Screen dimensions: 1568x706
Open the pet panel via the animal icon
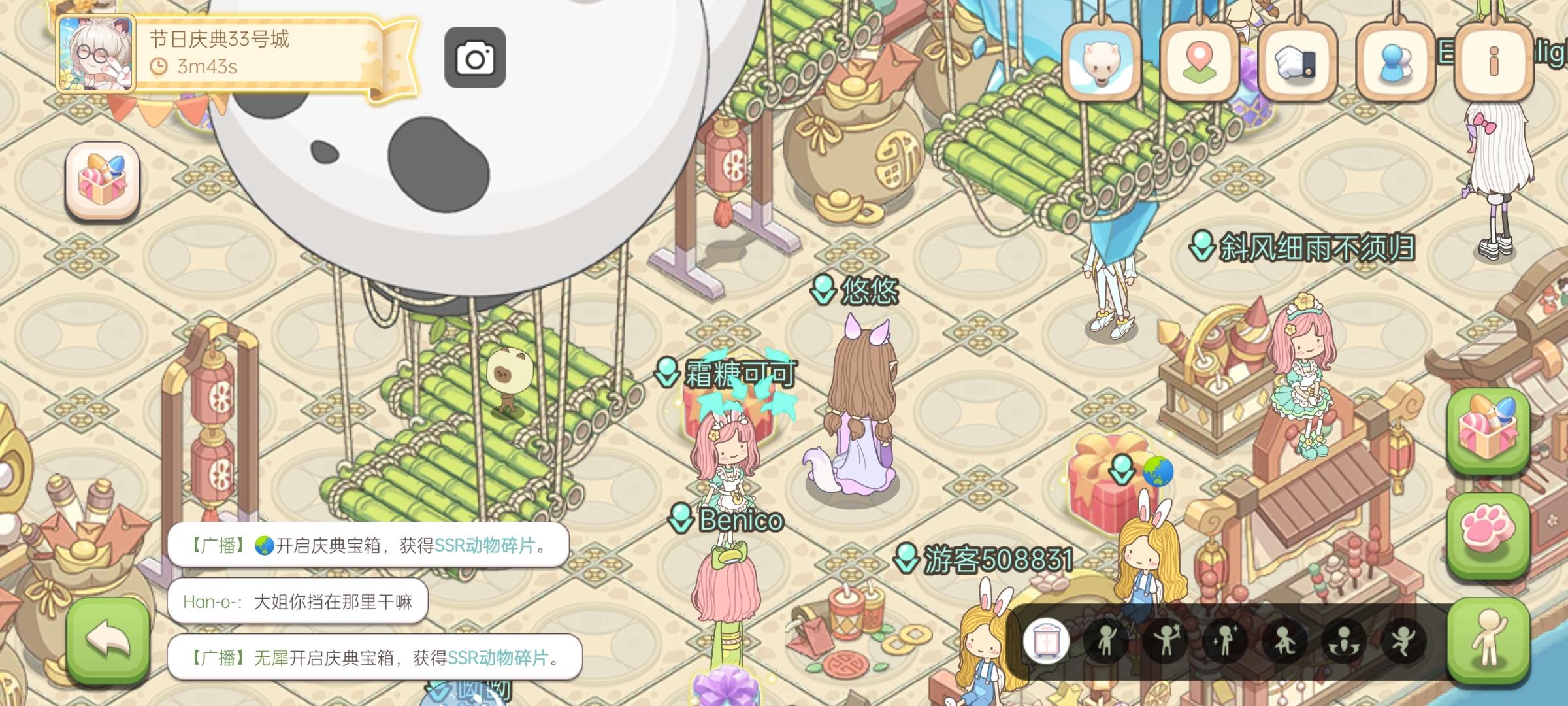pyautogui.click(x=1102, y=60)
